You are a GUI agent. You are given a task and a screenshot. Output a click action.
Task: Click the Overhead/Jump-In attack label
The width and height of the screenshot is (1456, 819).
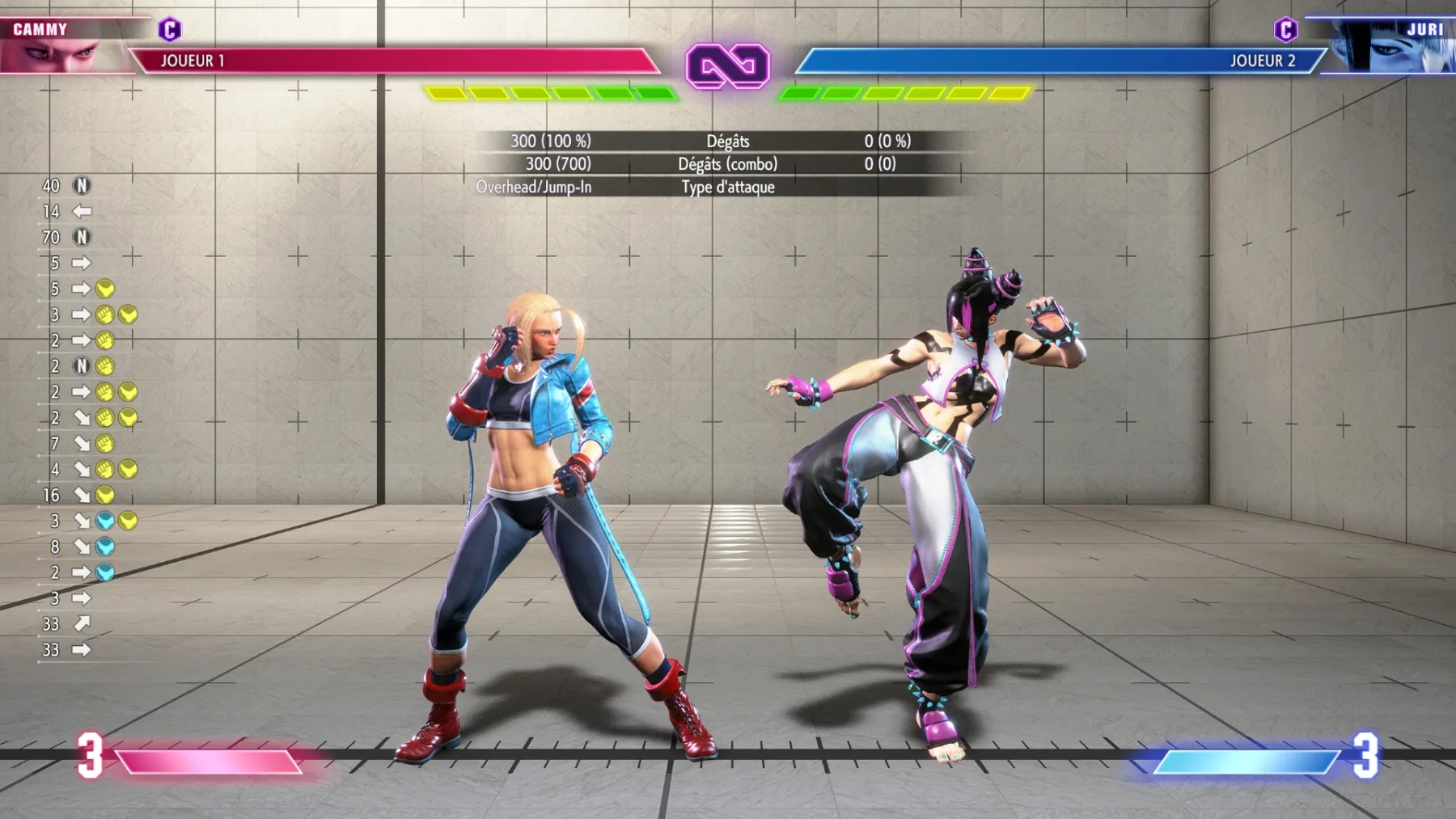click(x=535, y=187)
